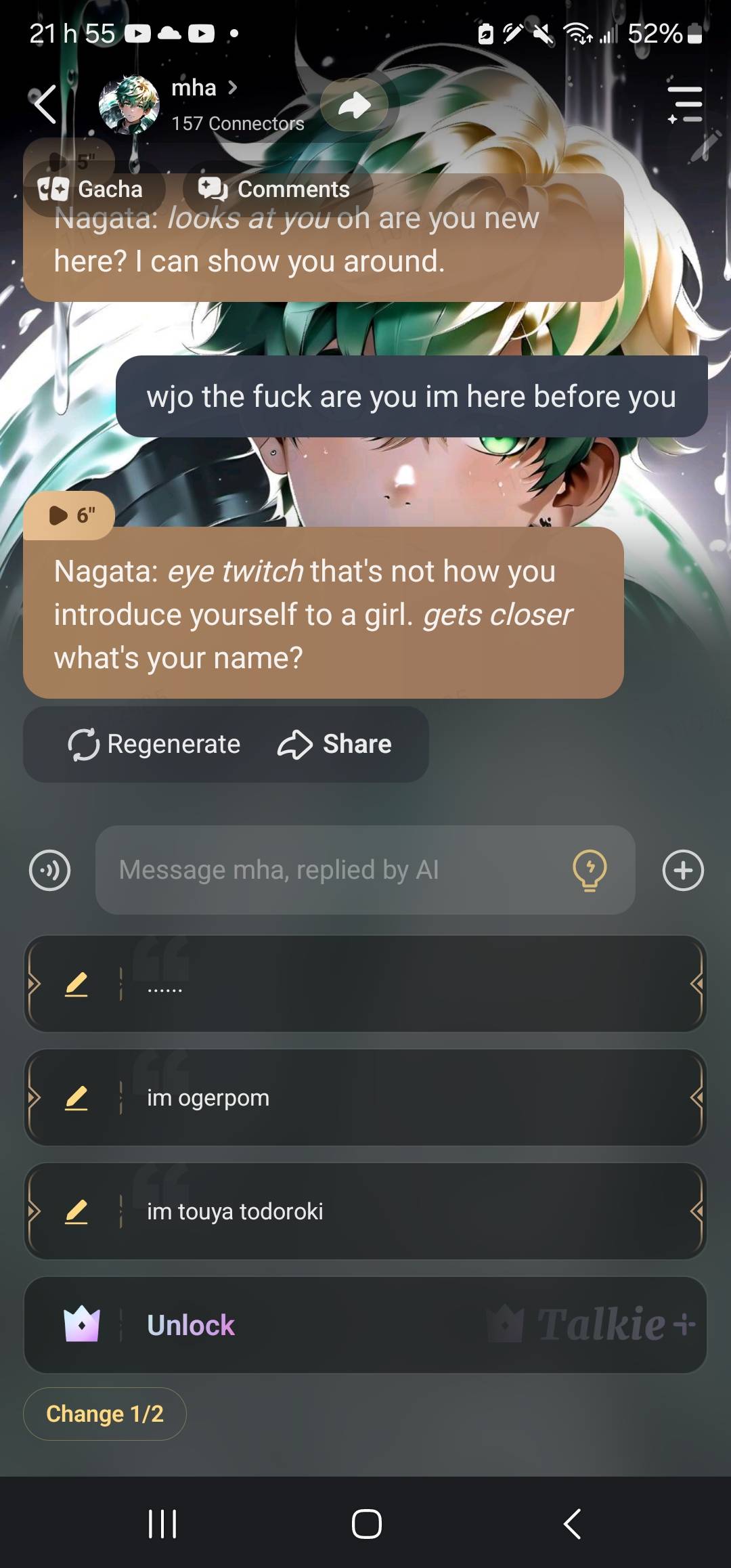Choose the '......' reply suggestion

406,984
